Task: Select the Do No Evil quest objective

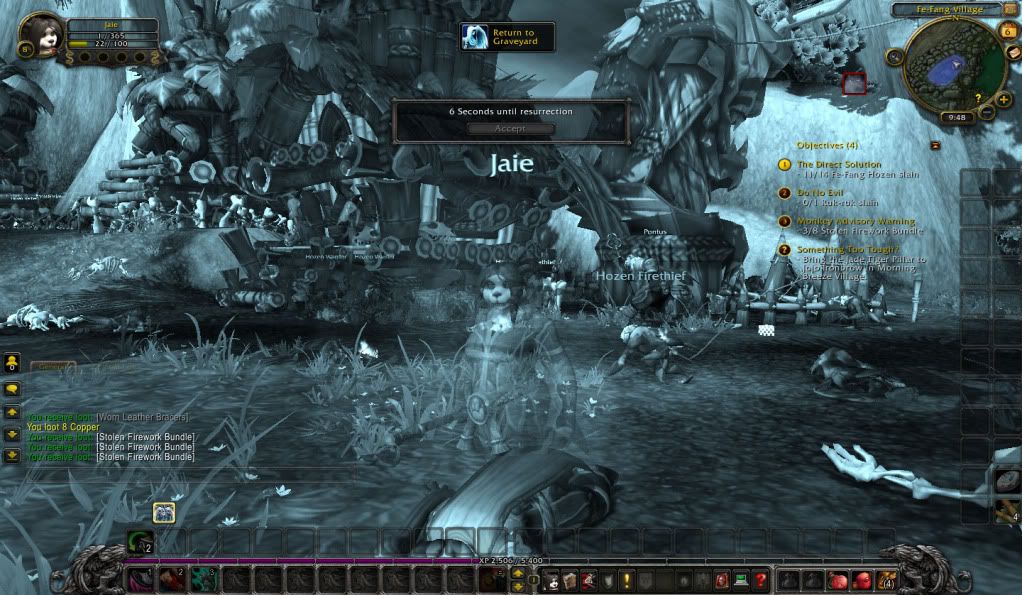Action: (x=824, y=192)
